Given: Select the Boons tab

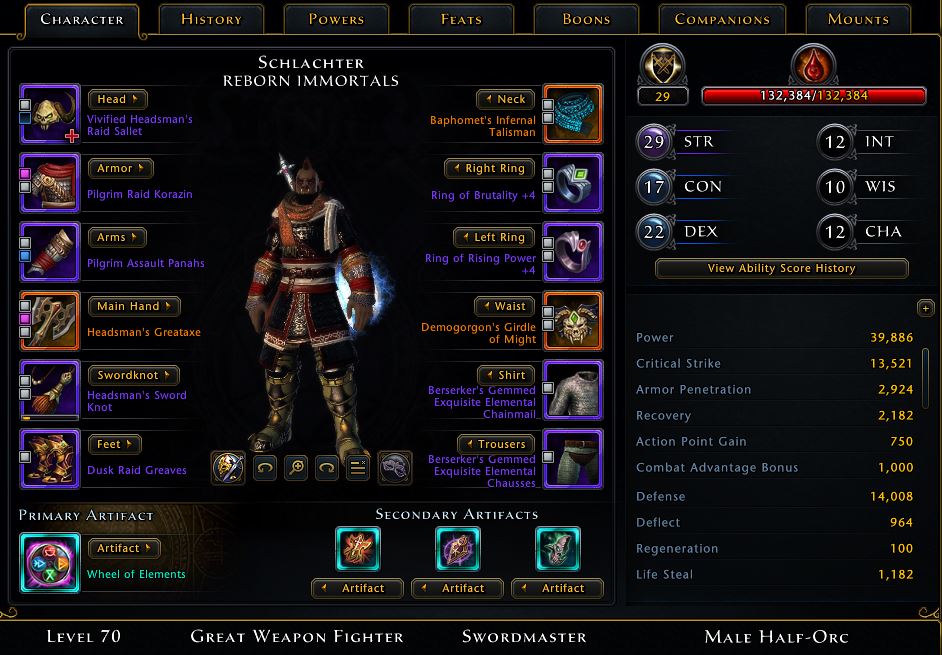Looking at the screenshot, I should [x=586, y=19].
